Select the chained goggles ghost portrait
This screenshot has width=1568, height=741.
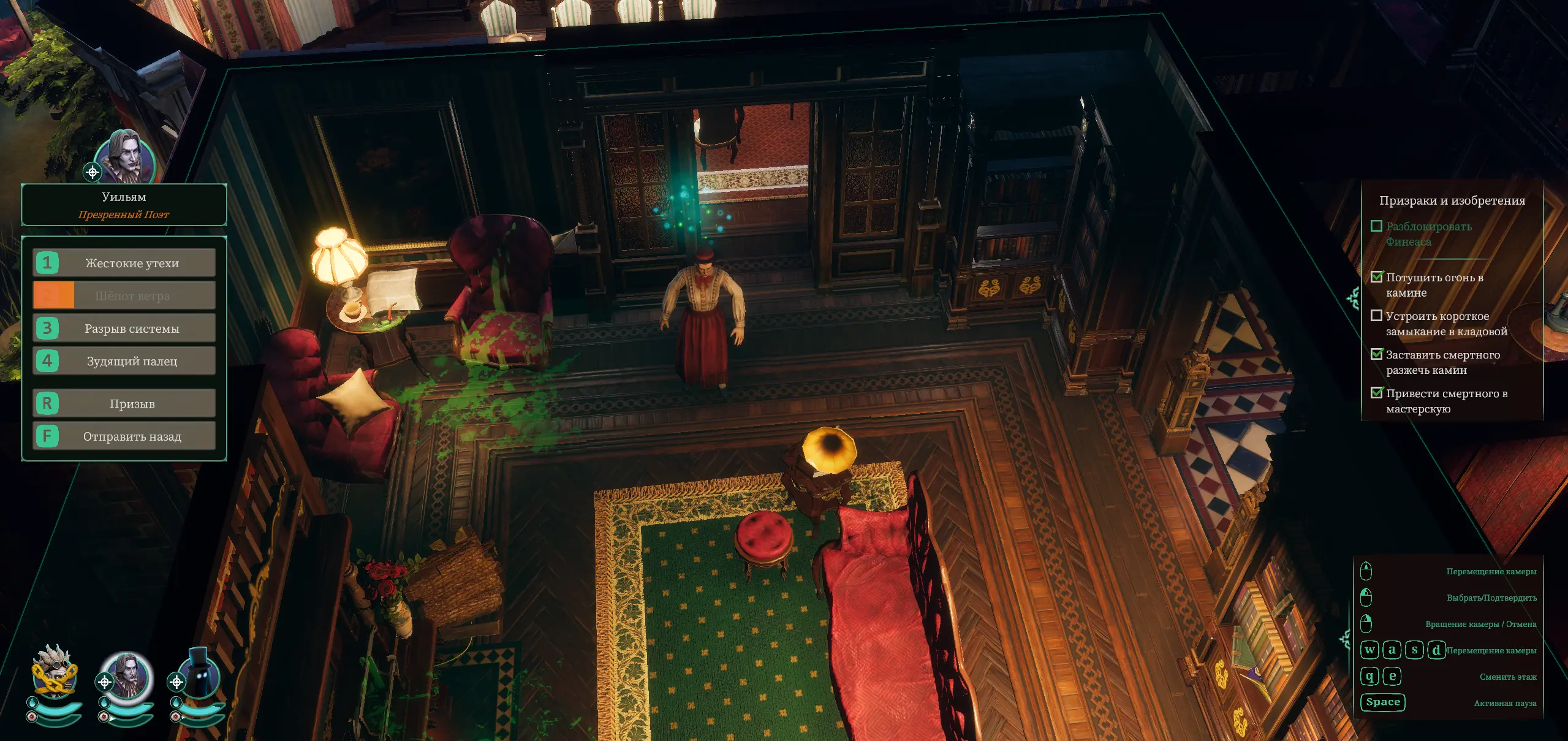[x=55, y=672]
